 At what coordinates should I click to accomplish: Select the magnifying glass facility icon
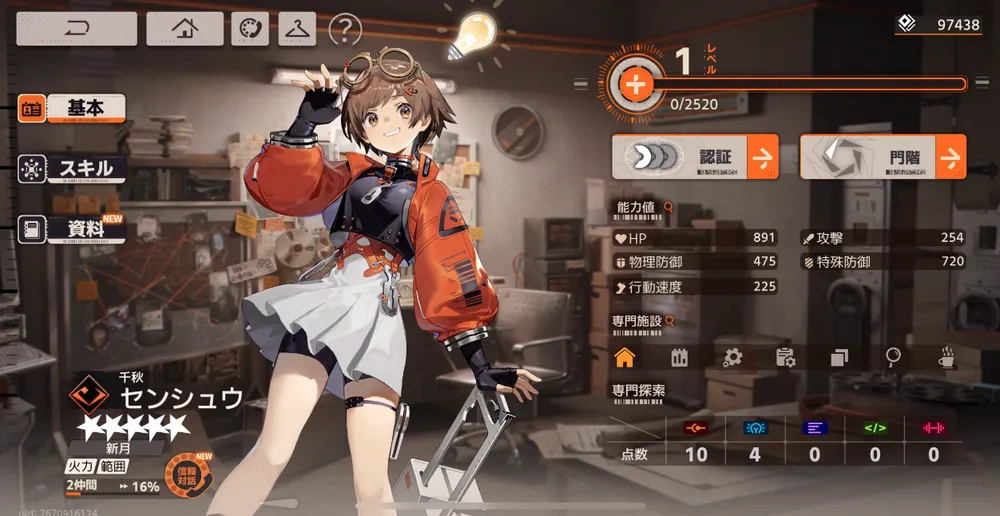(x=893, y=357)
